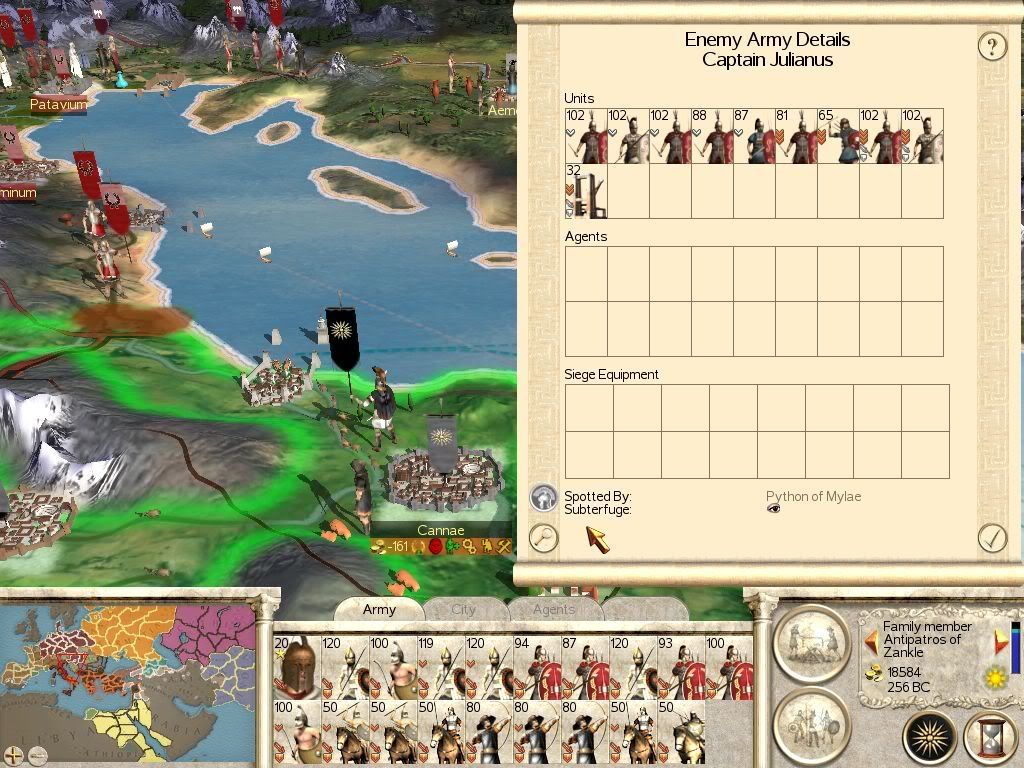Switch to the Army tab
The height and width of the screenshot is (768, 1024).
click(379, 609)
